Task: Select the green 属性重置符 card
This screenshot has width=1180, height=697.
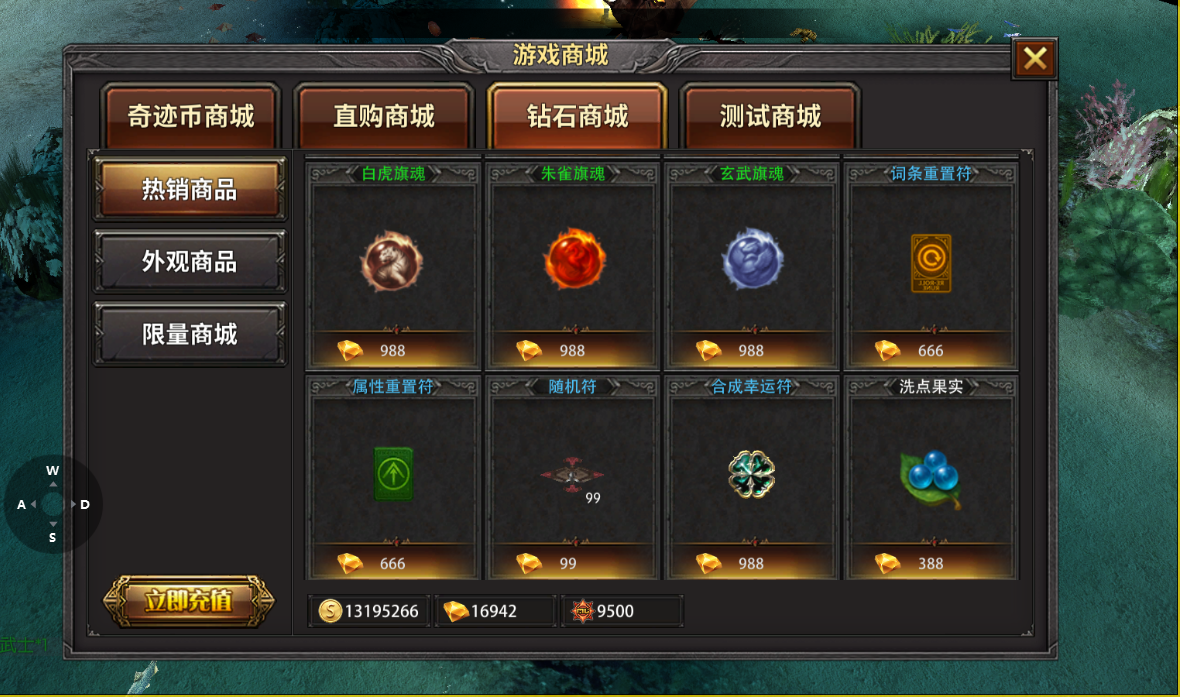Action: point(392,474)
